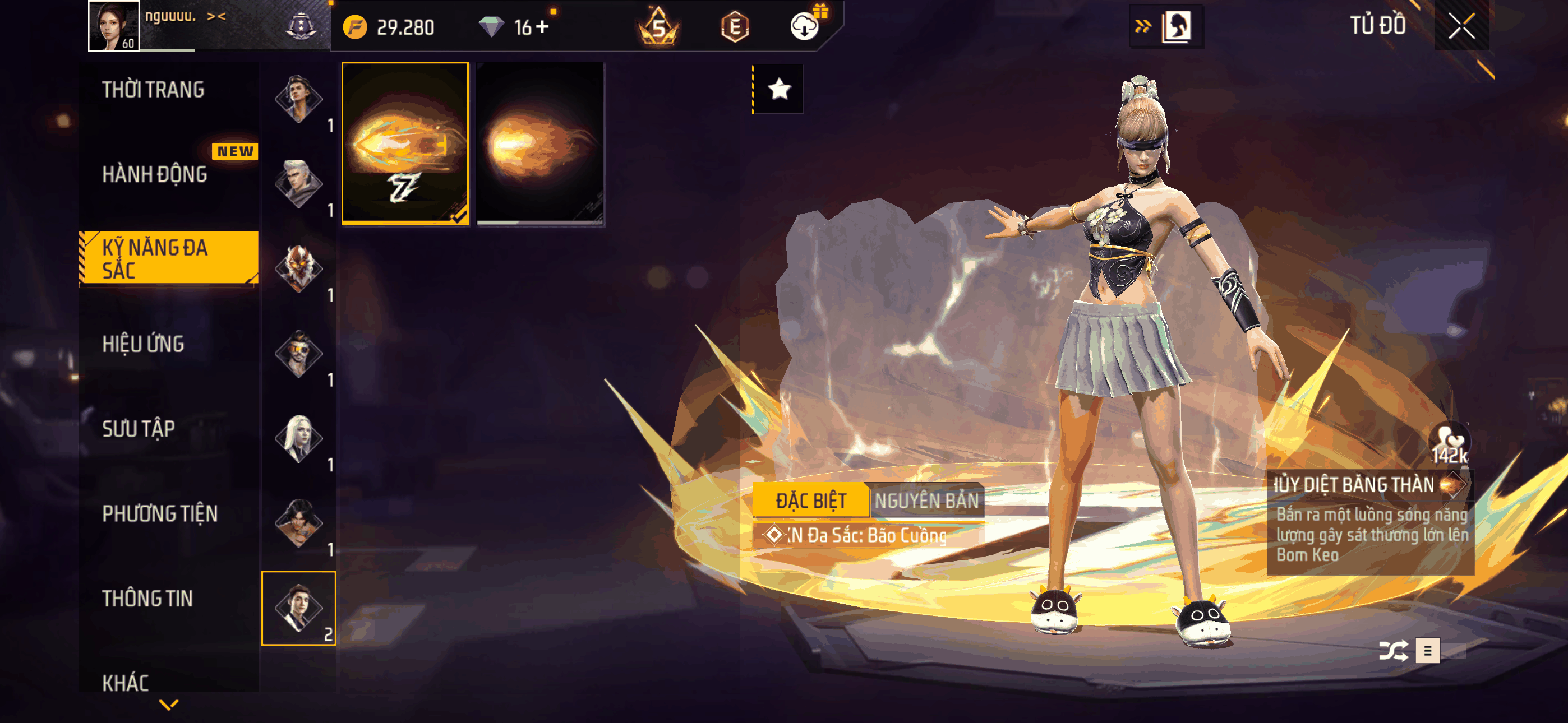Open the cloud download gift icon
Screen dimensions: 1568x723
[805, 26]
